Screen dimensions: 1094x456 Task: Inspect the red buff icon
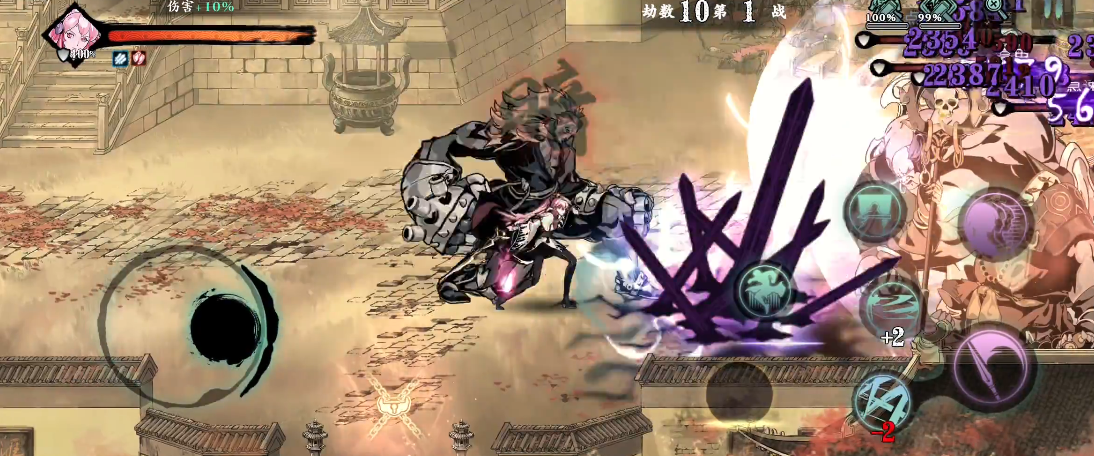138,58
